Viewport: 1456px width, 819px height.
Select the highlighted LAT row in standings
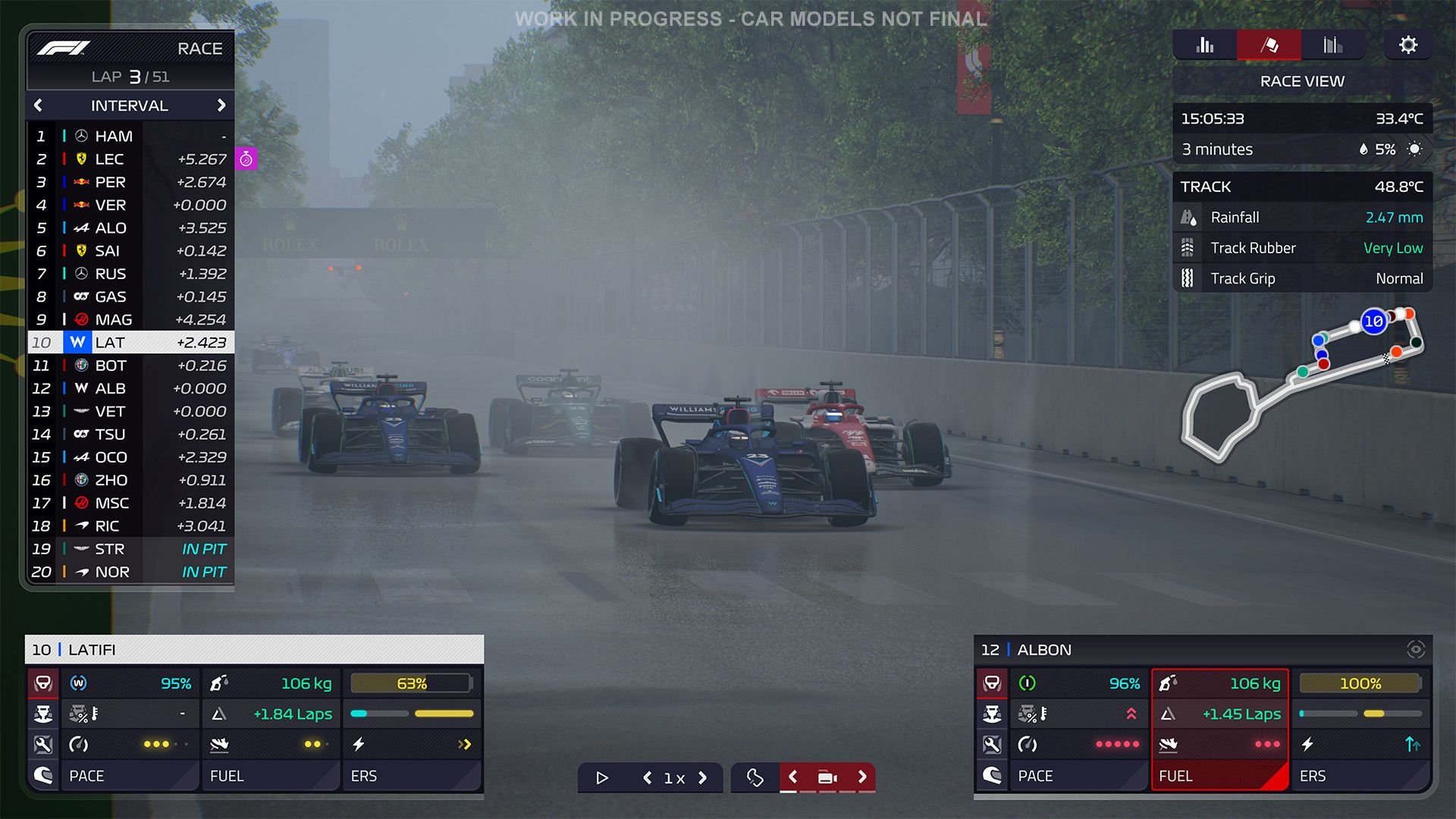coord(129,342)
